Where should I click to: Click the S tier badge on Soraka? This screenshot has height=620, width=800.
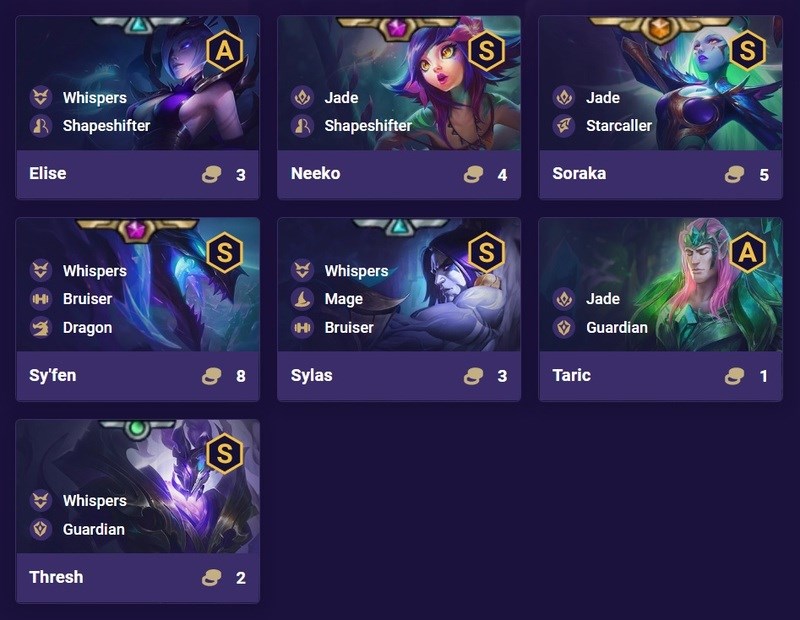(x=747, y=49)
